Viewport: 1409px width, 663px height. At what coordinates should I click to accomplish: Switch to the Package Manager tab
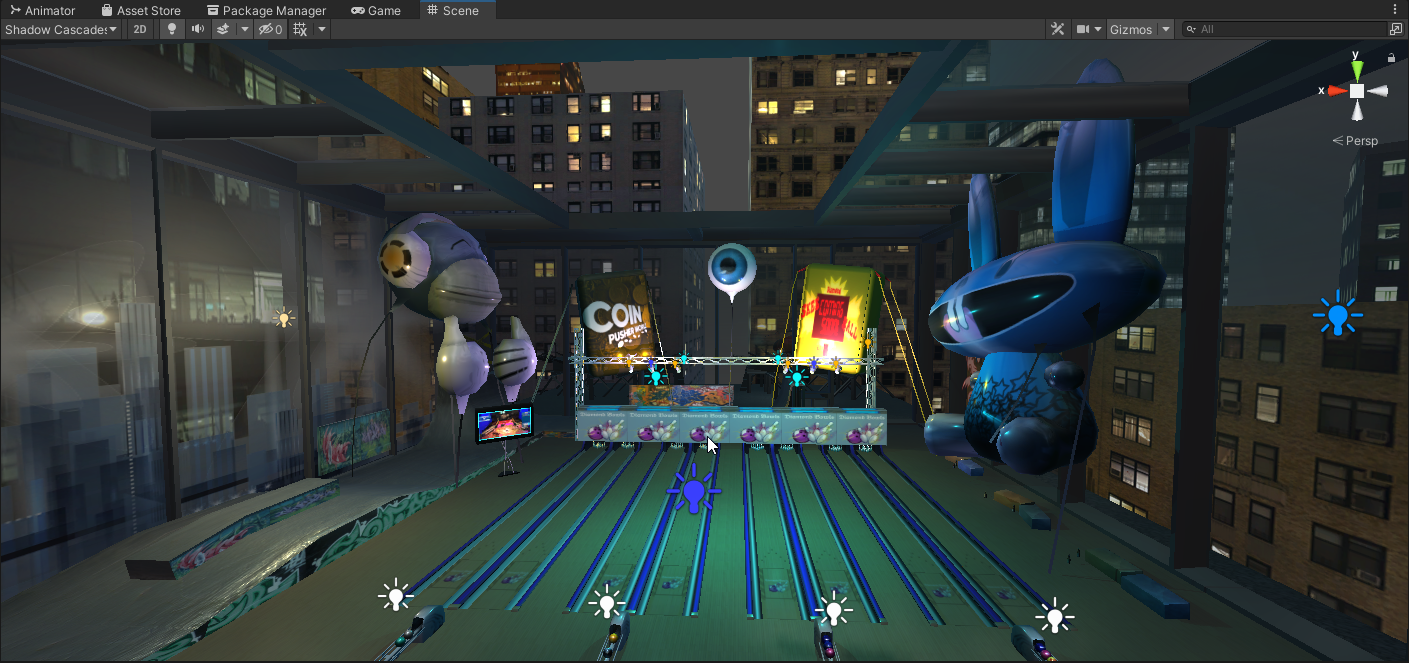pyautogui.click(x=266, y=10)
